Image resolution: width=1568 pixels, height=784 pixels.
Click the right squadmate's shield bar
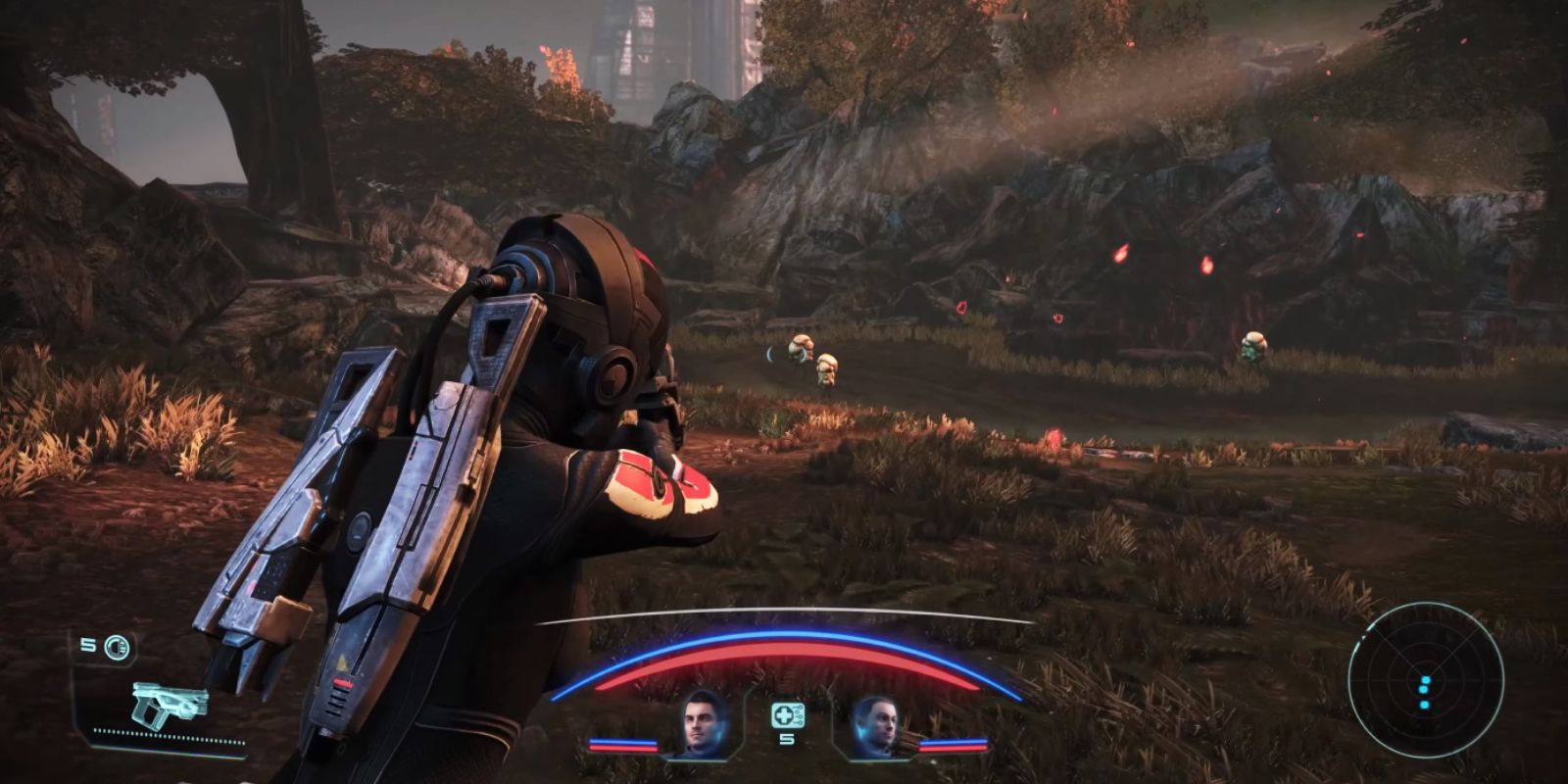pyautogui.click(x=953, y=741)
